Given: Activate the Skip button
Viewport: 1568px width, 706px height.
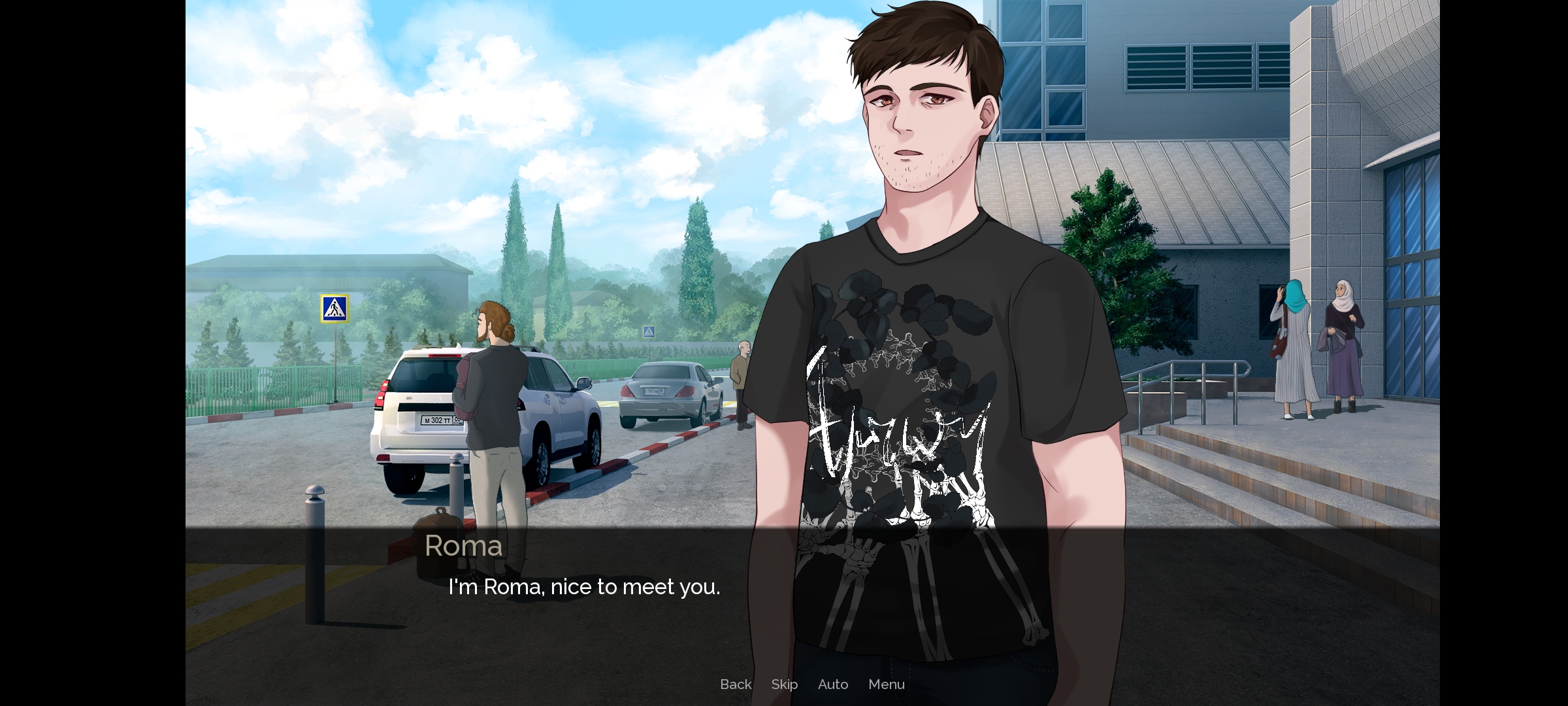Looking at the screenshot, I should click(x=784, y=684).
